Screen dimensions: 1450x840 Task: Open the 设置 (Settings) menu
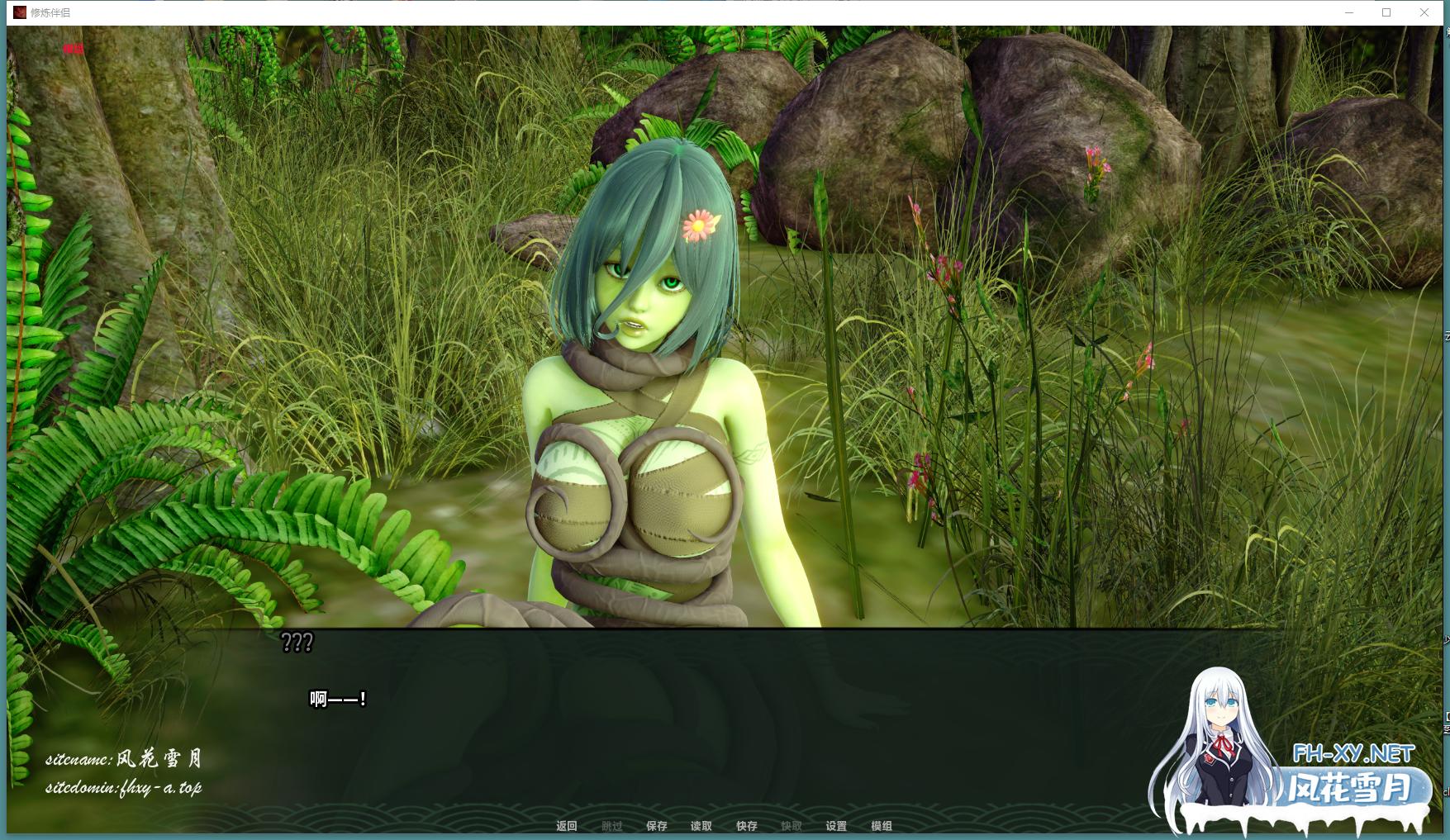point(836,826)
